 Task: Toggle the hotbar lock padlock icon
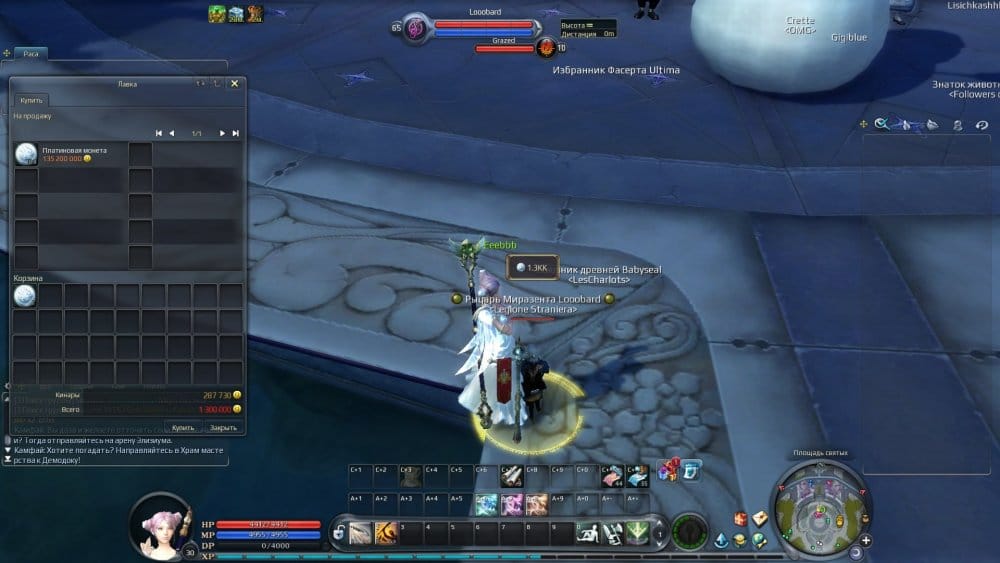coord(339,533)
